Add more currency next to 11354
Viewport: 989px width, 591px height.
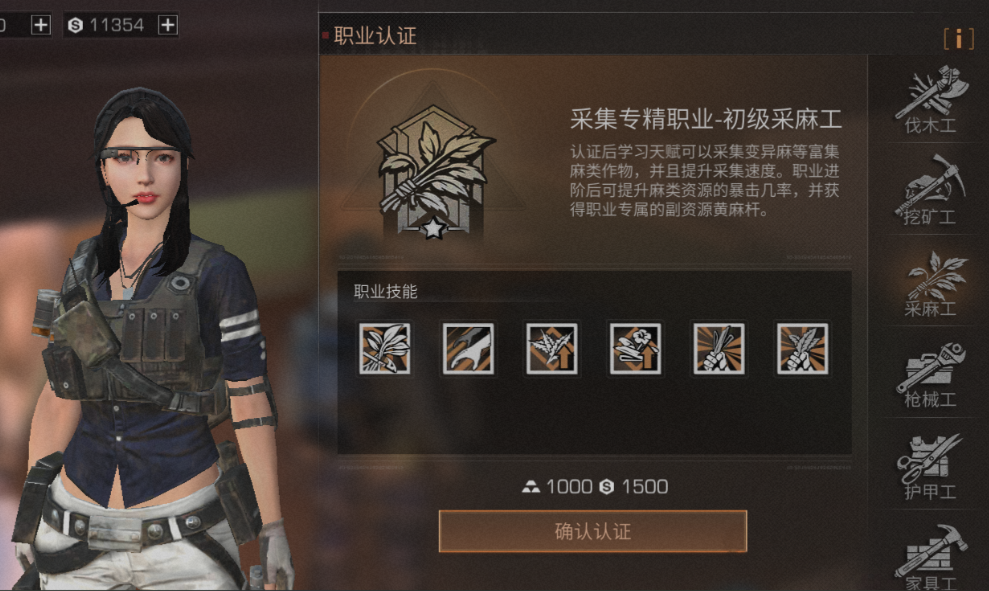click(168, 25)
